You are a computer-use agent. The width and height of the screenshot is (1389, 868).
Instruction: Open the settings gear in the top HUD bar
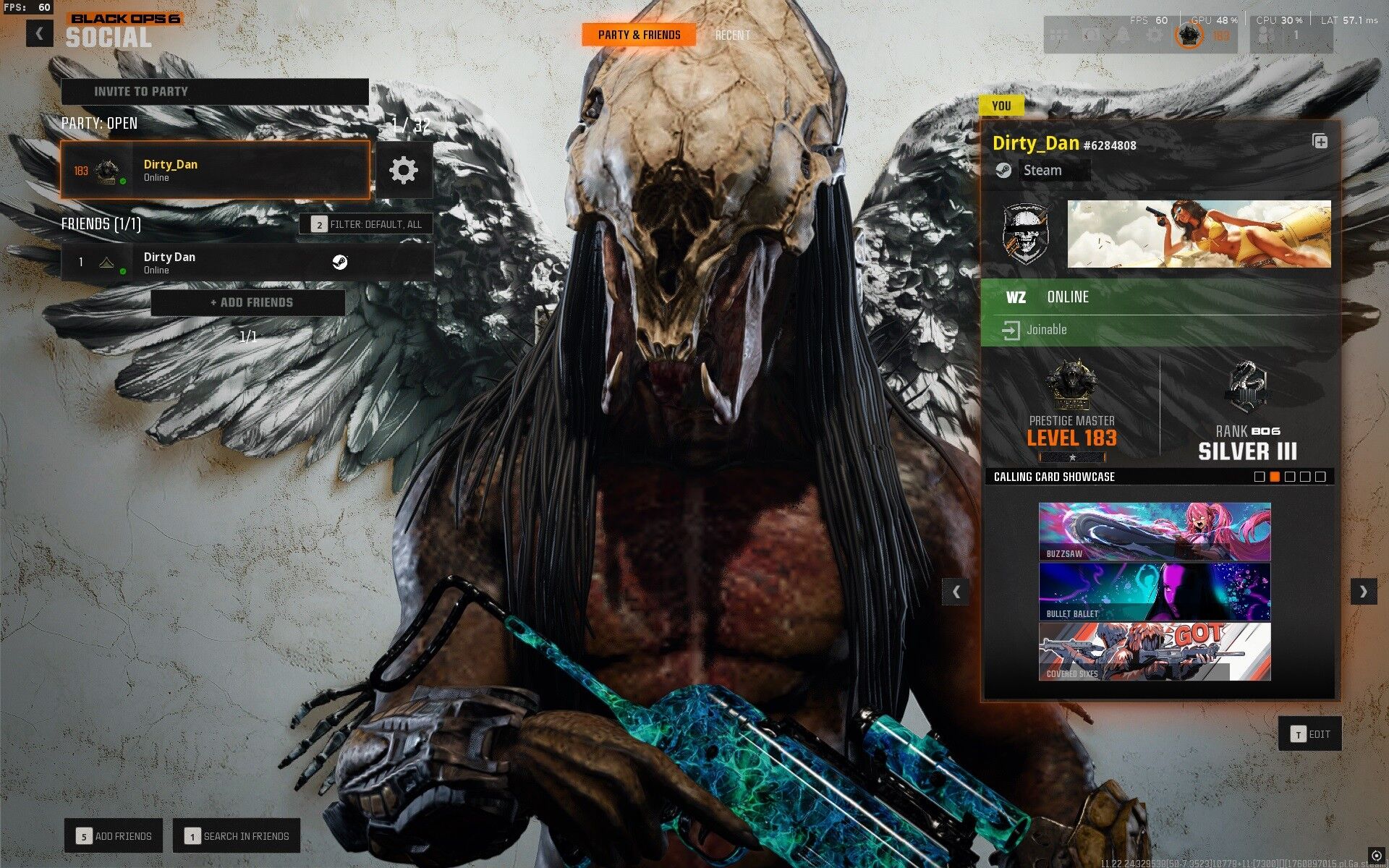1153,34
